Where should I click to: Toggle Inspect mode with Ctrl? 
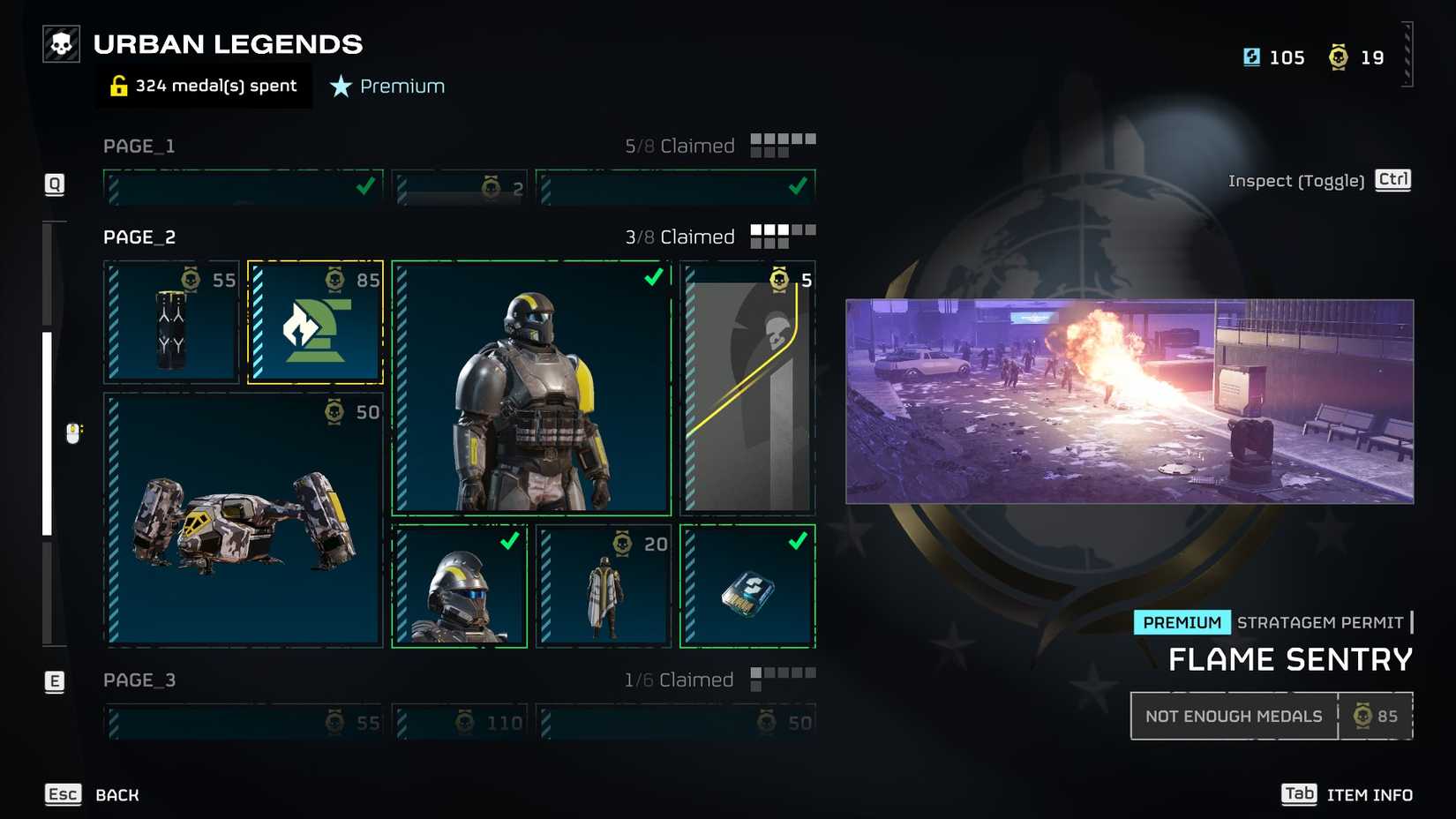pos(1392,179)
